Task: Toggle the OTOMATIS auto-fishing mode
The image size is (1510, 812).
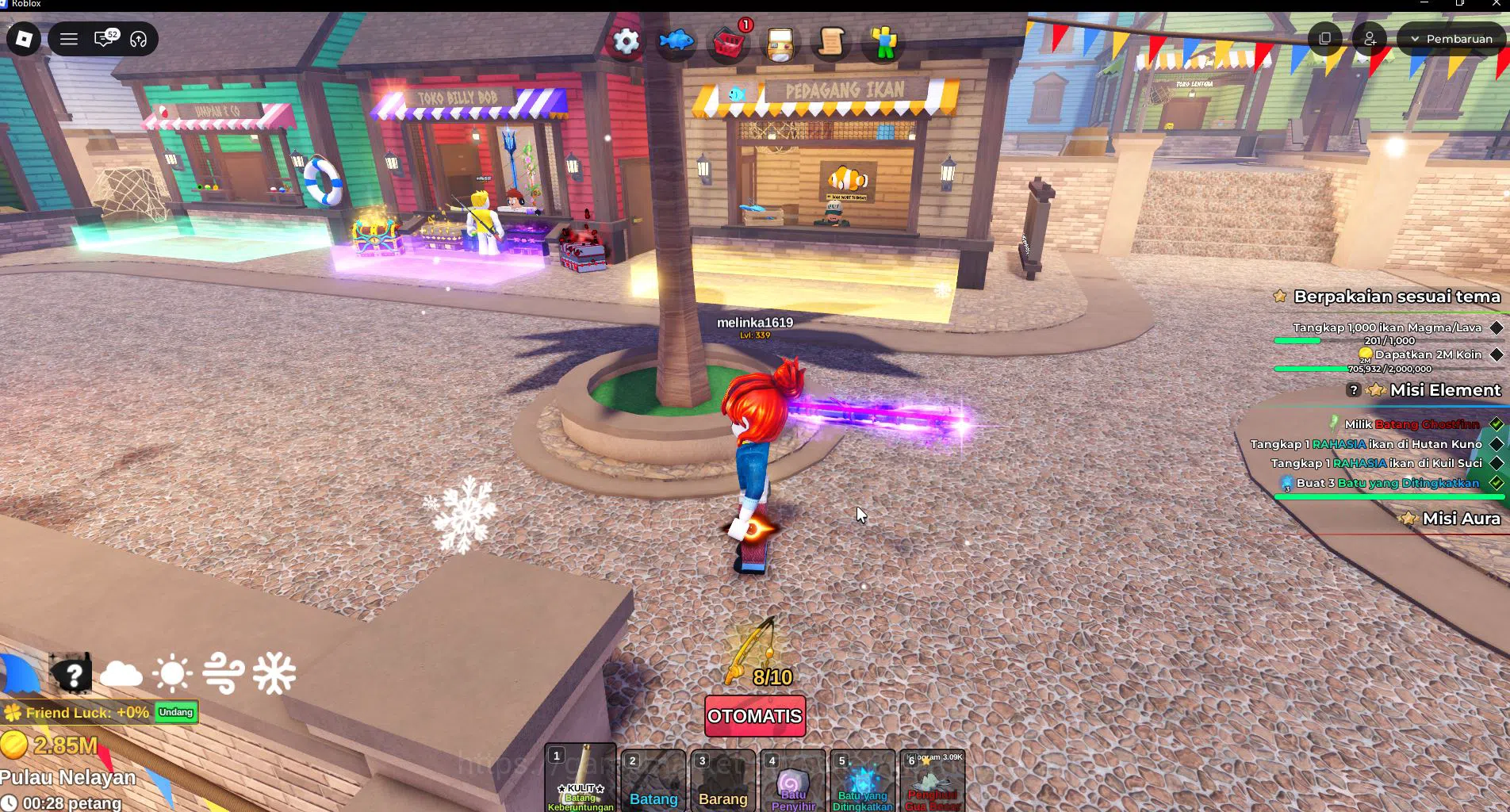Action: (x=754, y=716)
